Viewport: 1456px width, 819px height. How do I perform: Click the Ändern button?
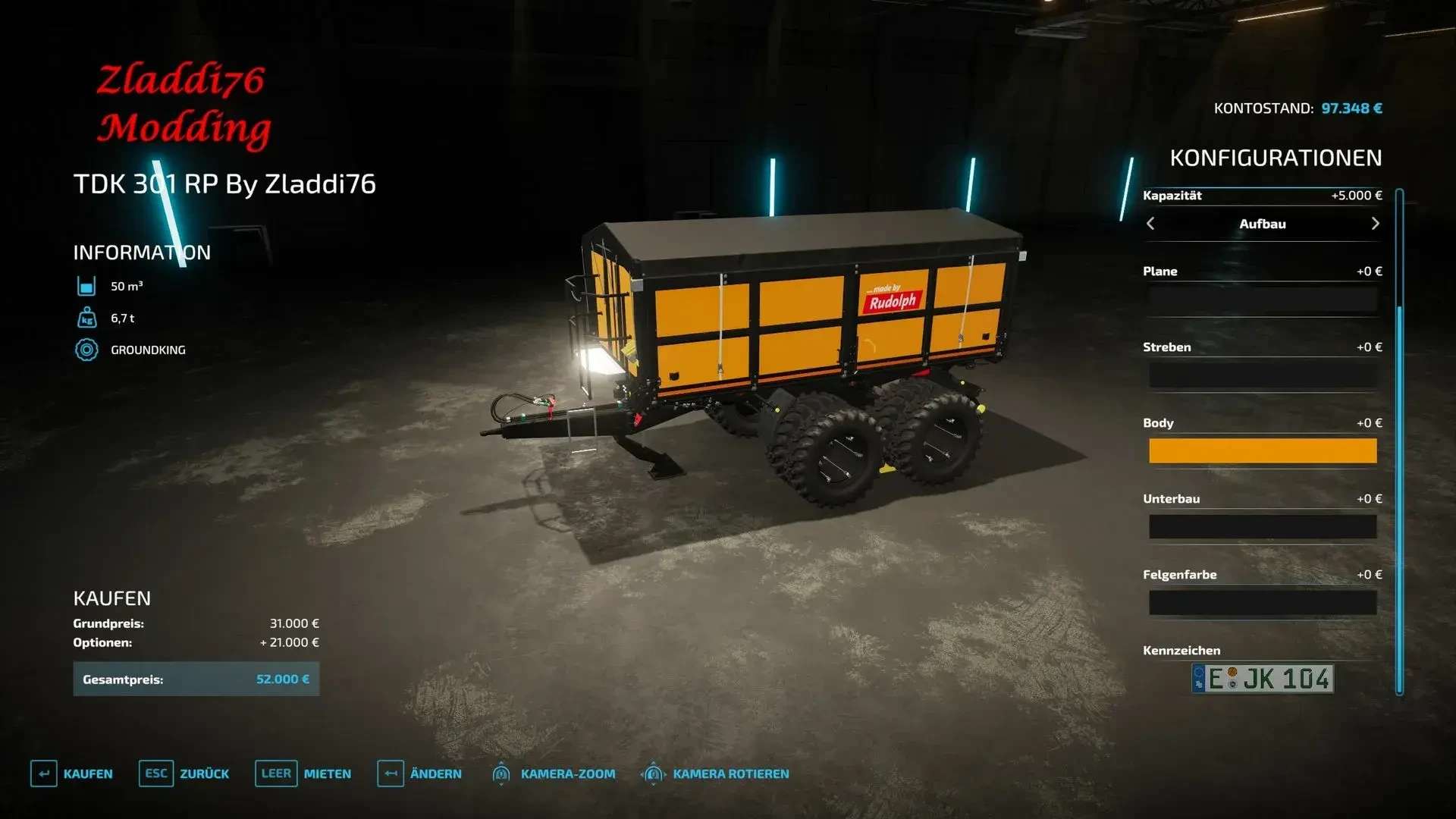tap(419, 773)
